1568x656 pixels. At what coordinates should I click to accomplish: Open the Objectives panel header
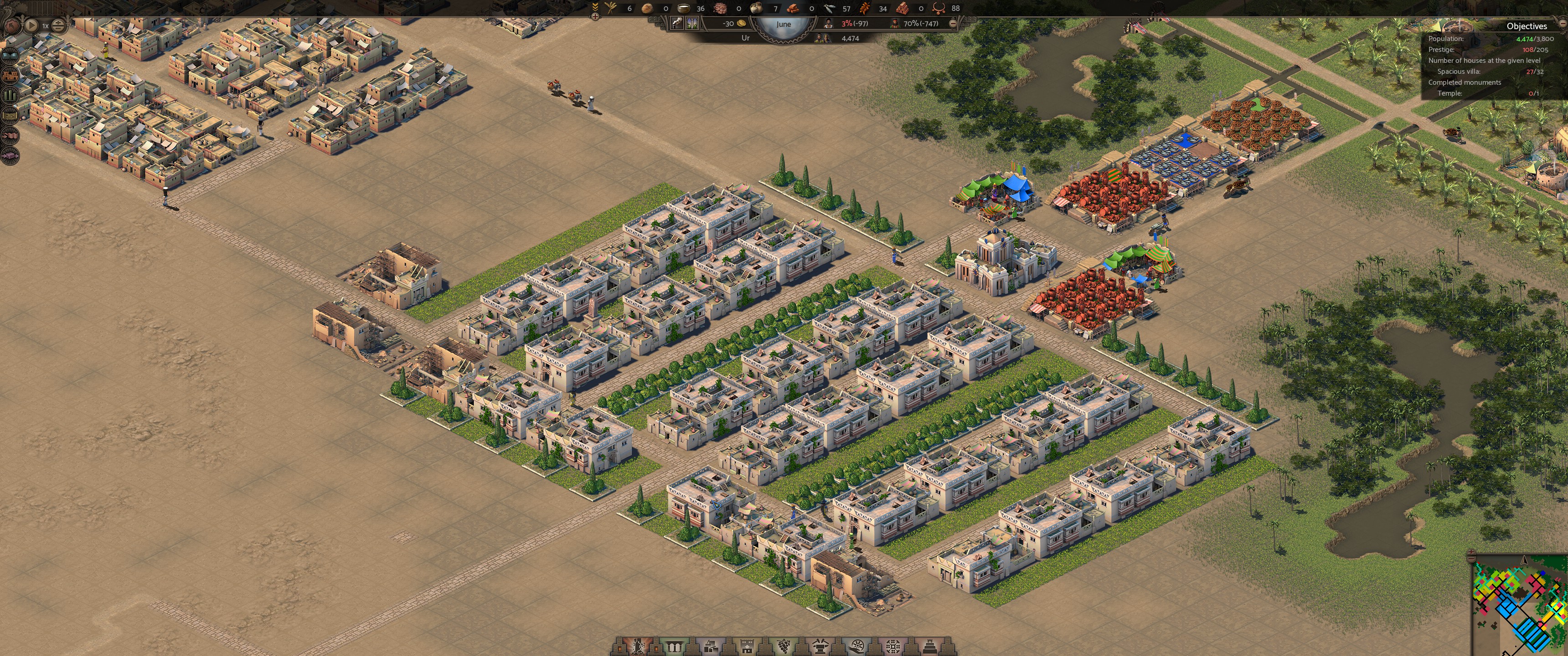point(1526,26)
